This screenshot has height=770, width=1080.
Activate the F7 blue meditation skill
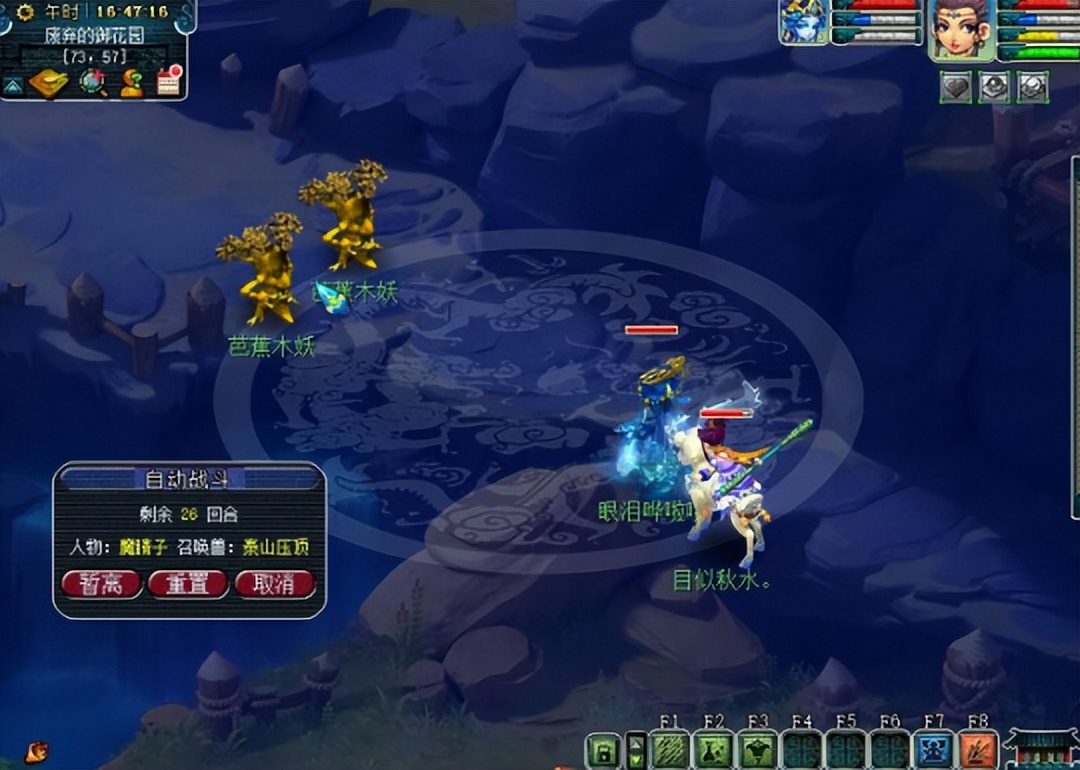[933, 750]
